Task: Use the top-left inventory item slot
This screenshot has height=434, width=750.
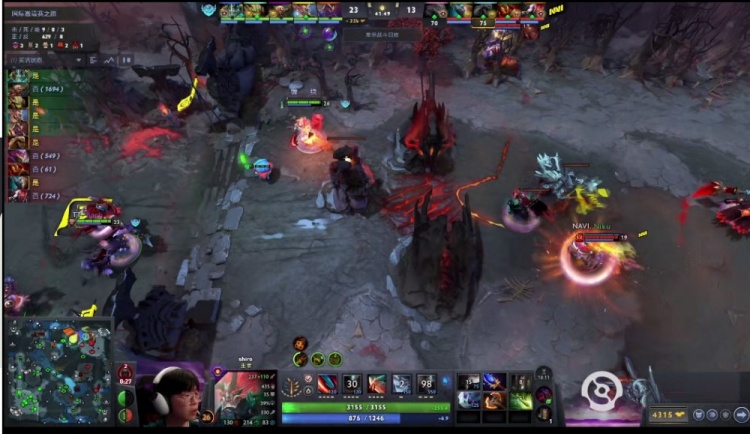Action: pos(468,381)
